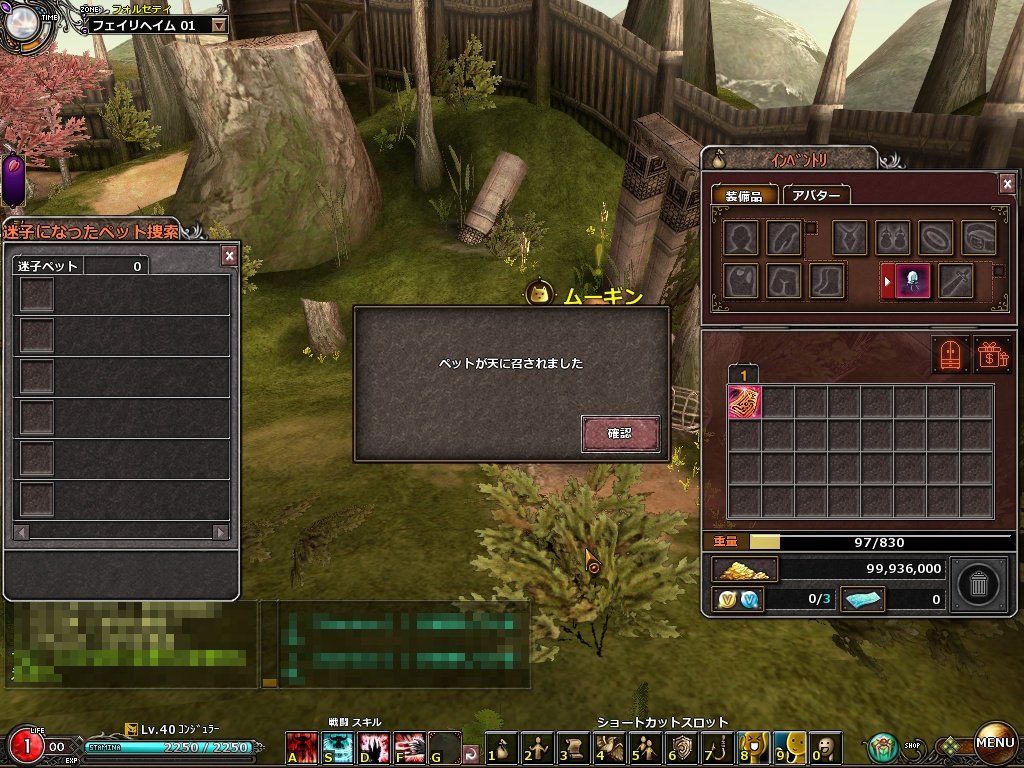The height and width of the screenshot is (768, 1024).
Task: Cycle the combat skill bar arrow button
Action: (x=470, y=749)
